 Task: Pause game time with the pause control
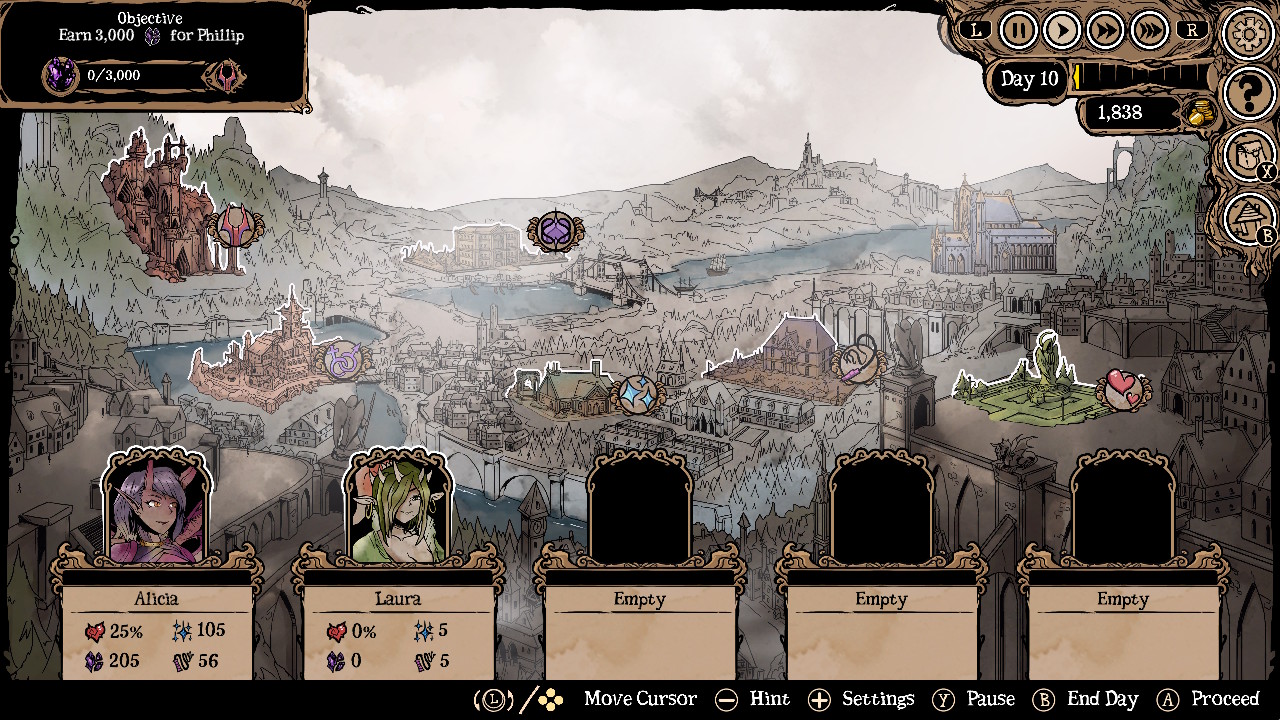point(1017,29)
